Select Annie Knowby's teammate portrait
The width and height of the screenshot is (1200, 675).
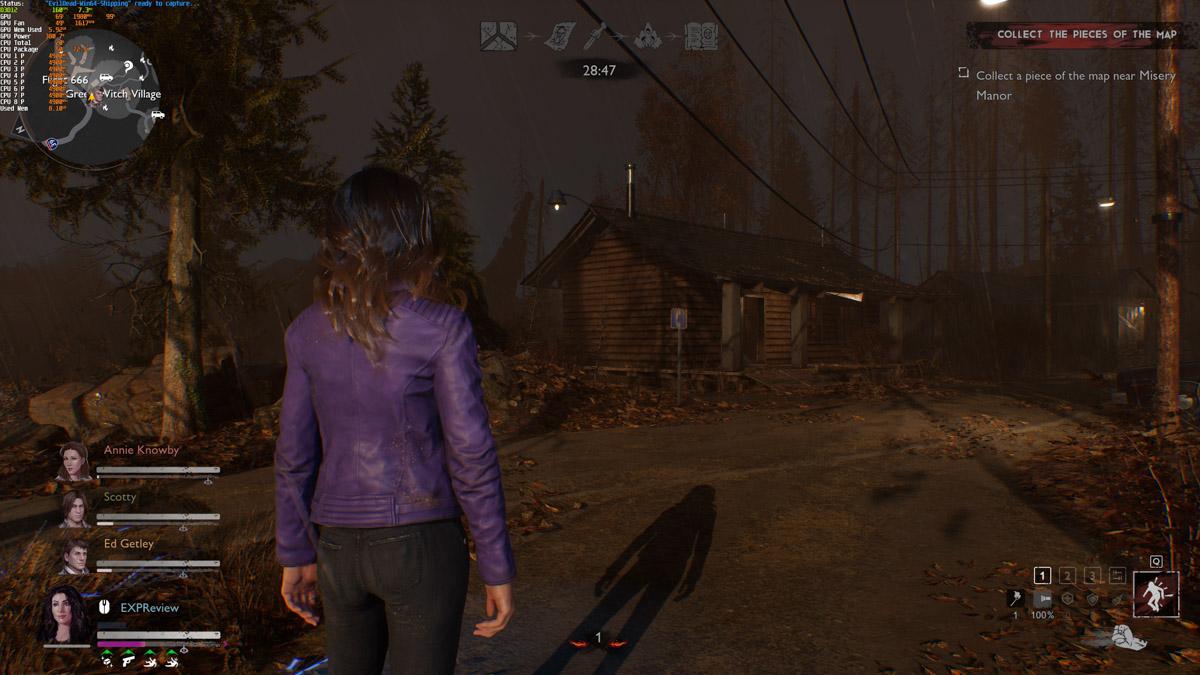[x=74, y=462]
